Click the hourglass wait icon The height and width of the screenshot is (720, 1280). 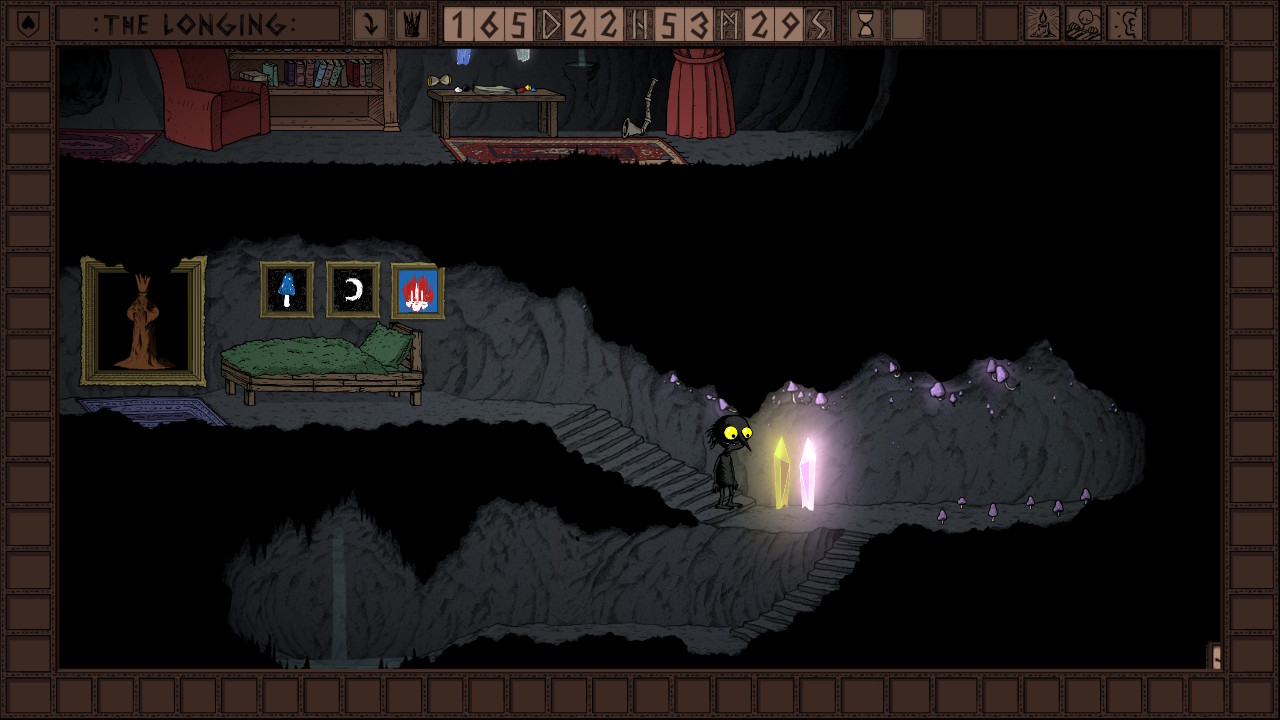(x=866, y=24)
